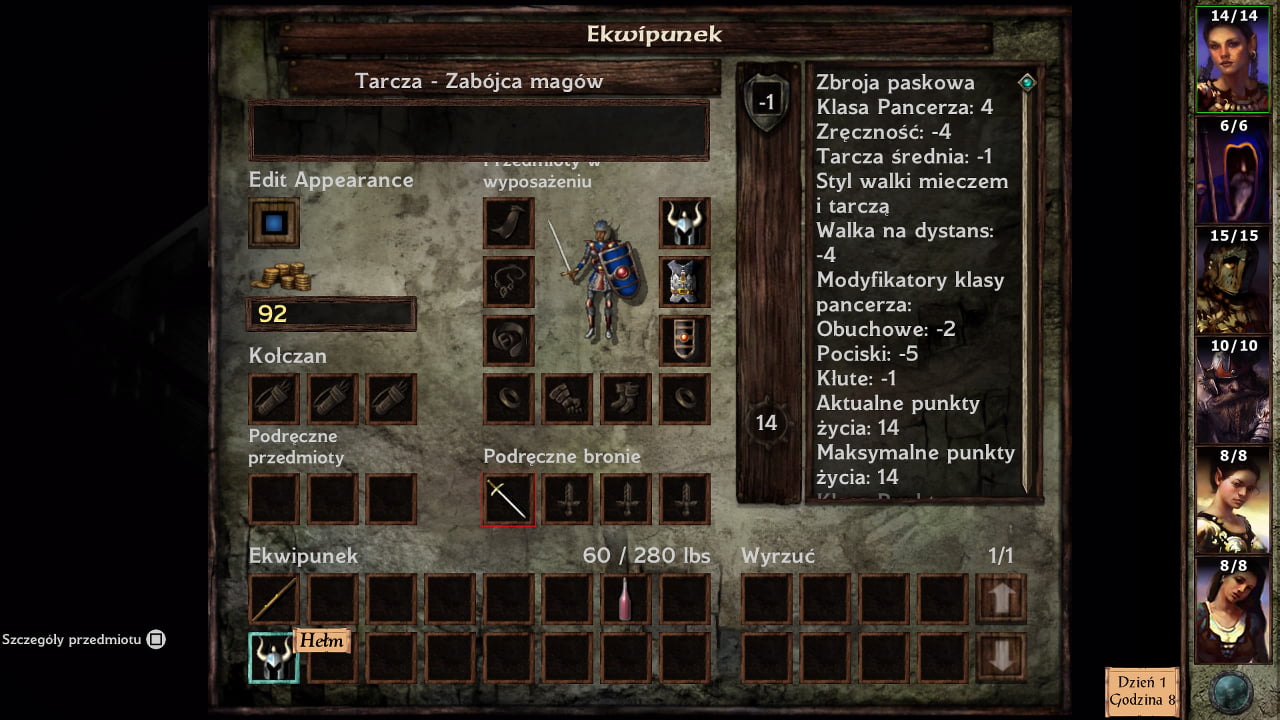Click the Dzień 1 Godzina 8 clock
The width and height of the screenshot is (1280, 720).
1142,691
